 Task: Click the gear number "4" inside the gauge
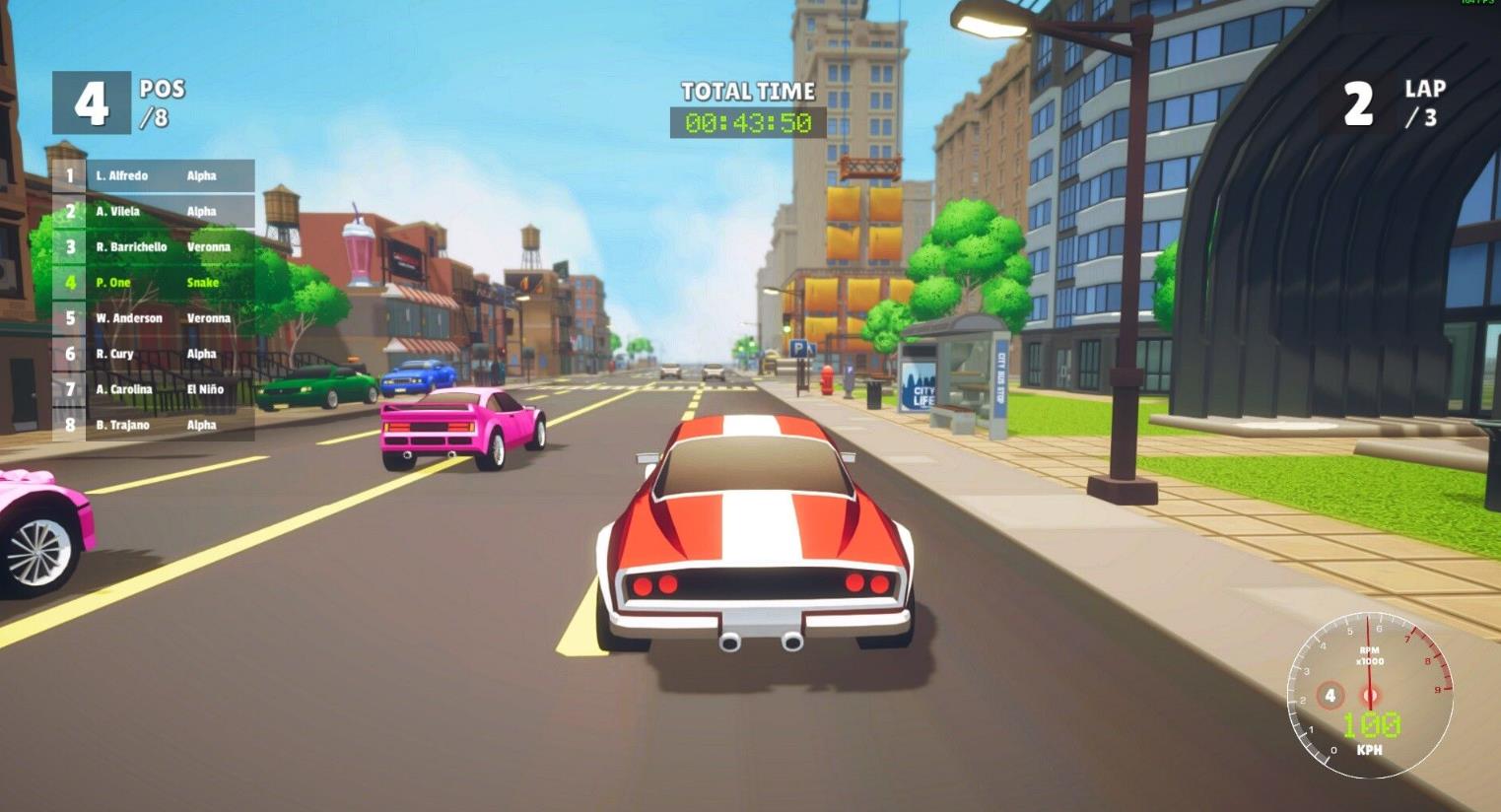point(1330,694)
